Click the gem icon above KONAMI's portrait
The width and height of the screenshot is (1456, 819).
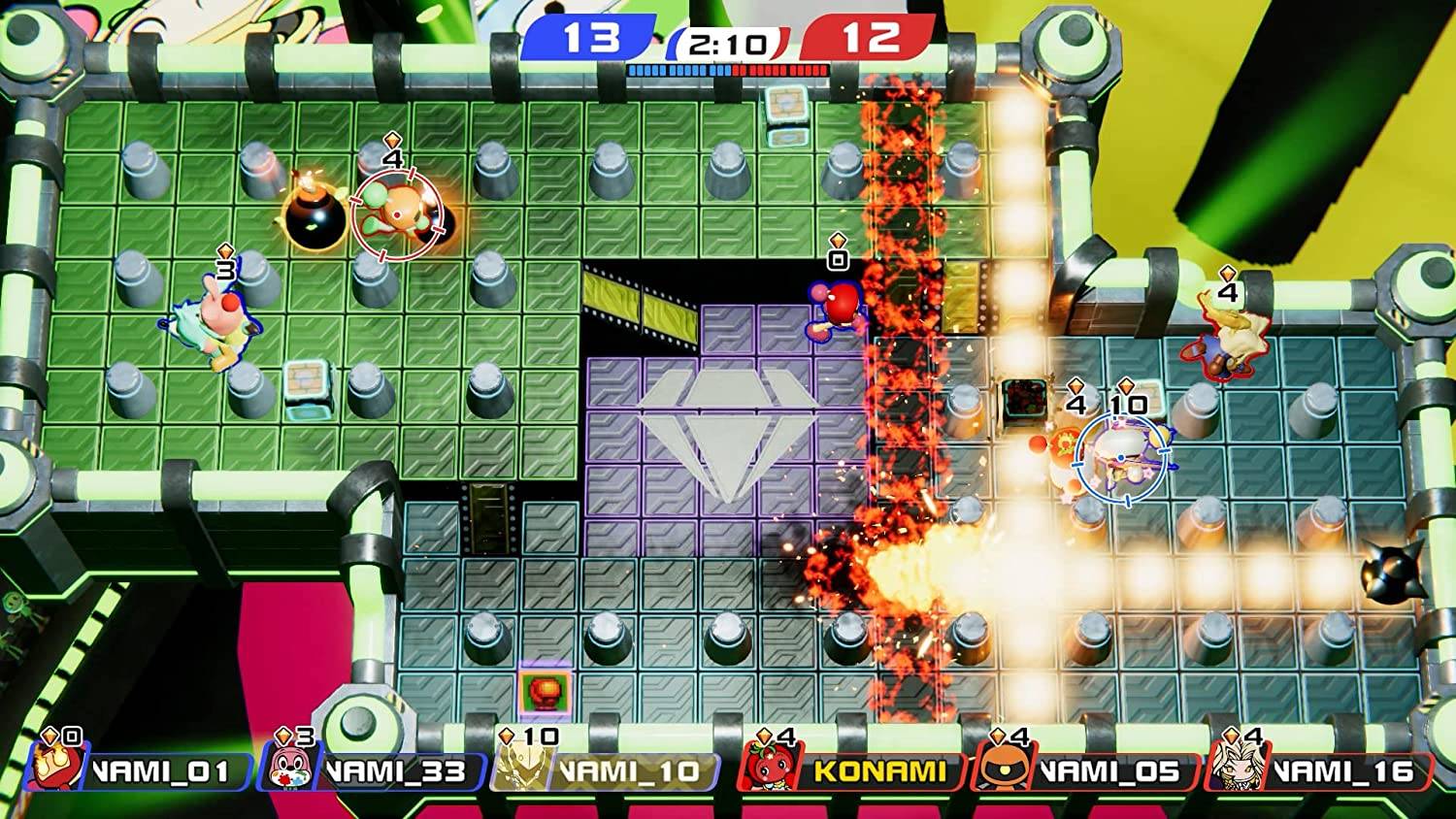tap(762, 735)
